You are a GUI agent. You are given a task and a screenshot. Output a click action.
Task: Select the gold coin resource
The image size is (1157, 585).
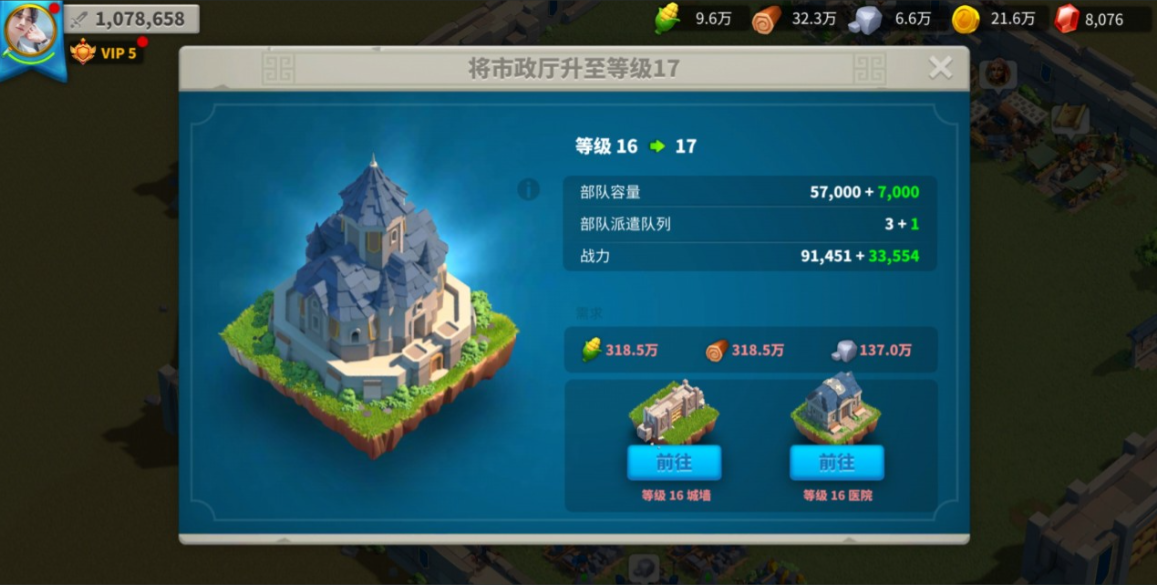click(993, 19)
